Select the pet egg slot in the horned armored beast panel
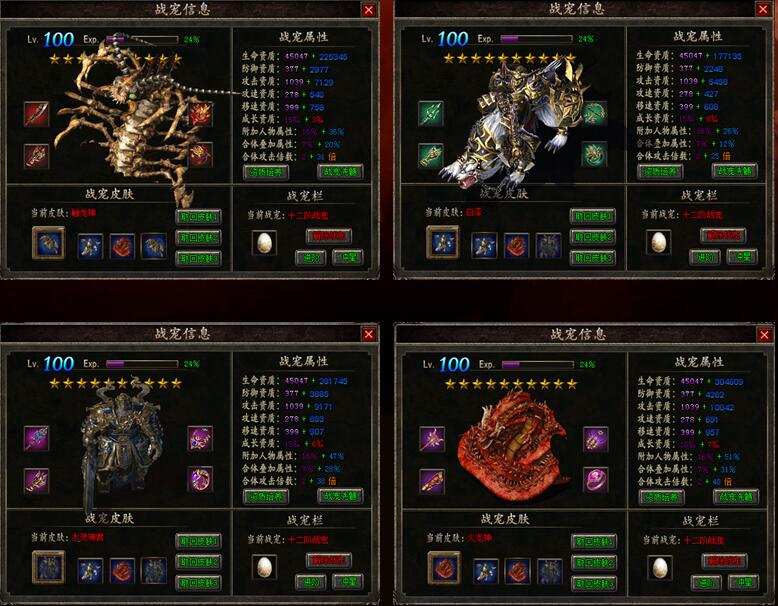 [265, 568]
